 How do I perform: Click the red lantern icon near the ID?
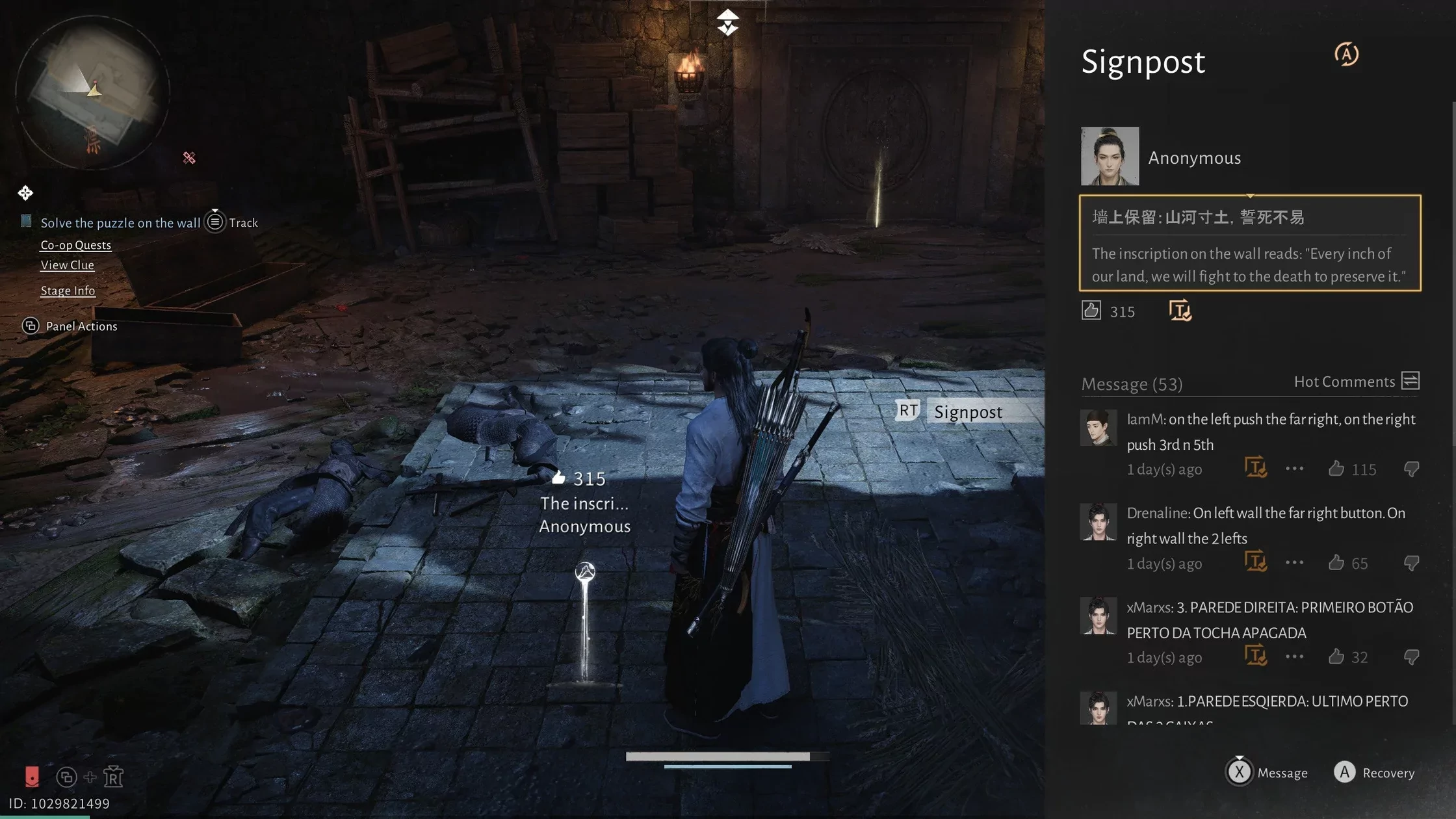(32, 776)
